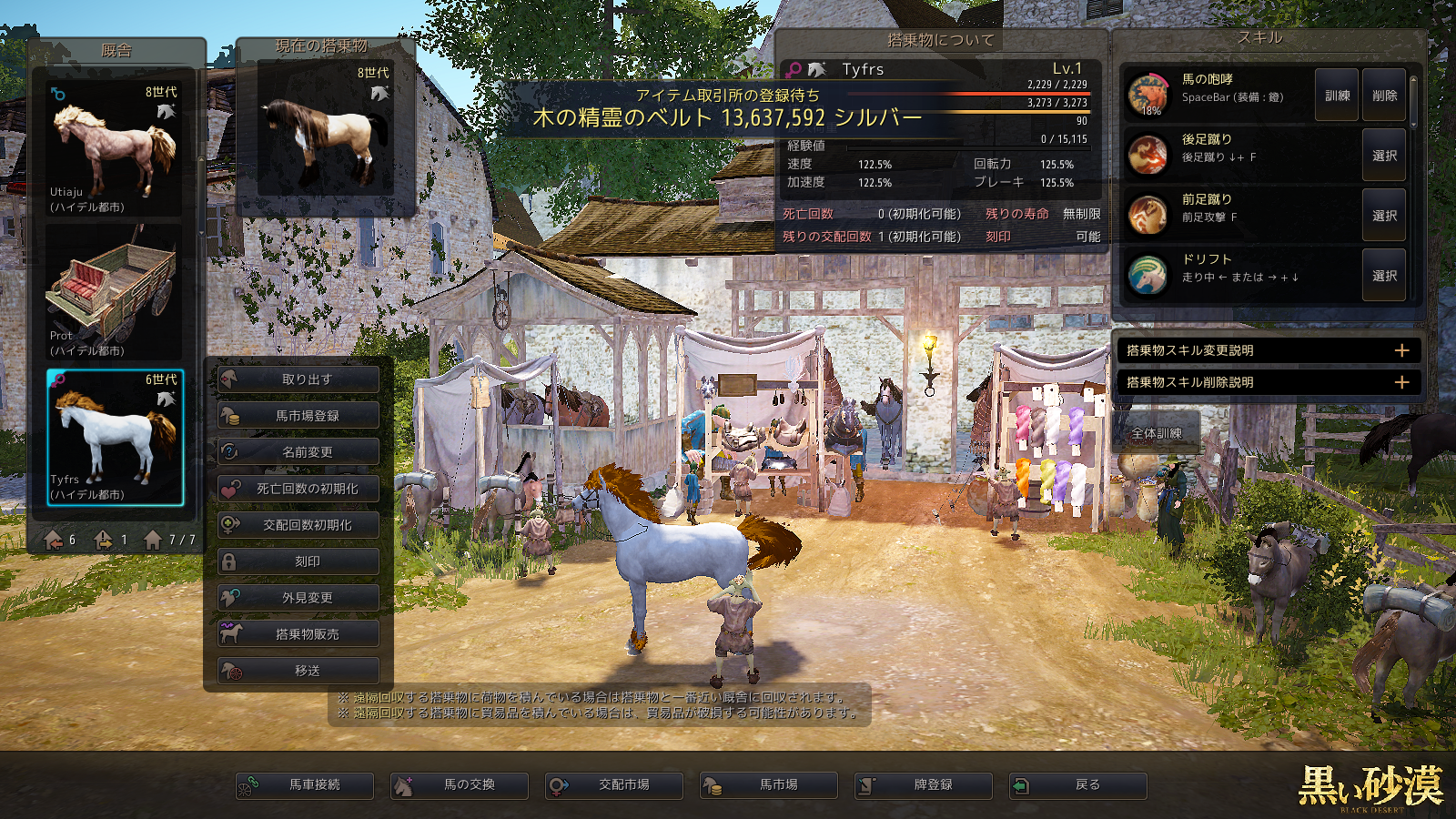Click the 全体訓練 train-all button
Screen dimensions: 1456x819
tap(1157, 433)
